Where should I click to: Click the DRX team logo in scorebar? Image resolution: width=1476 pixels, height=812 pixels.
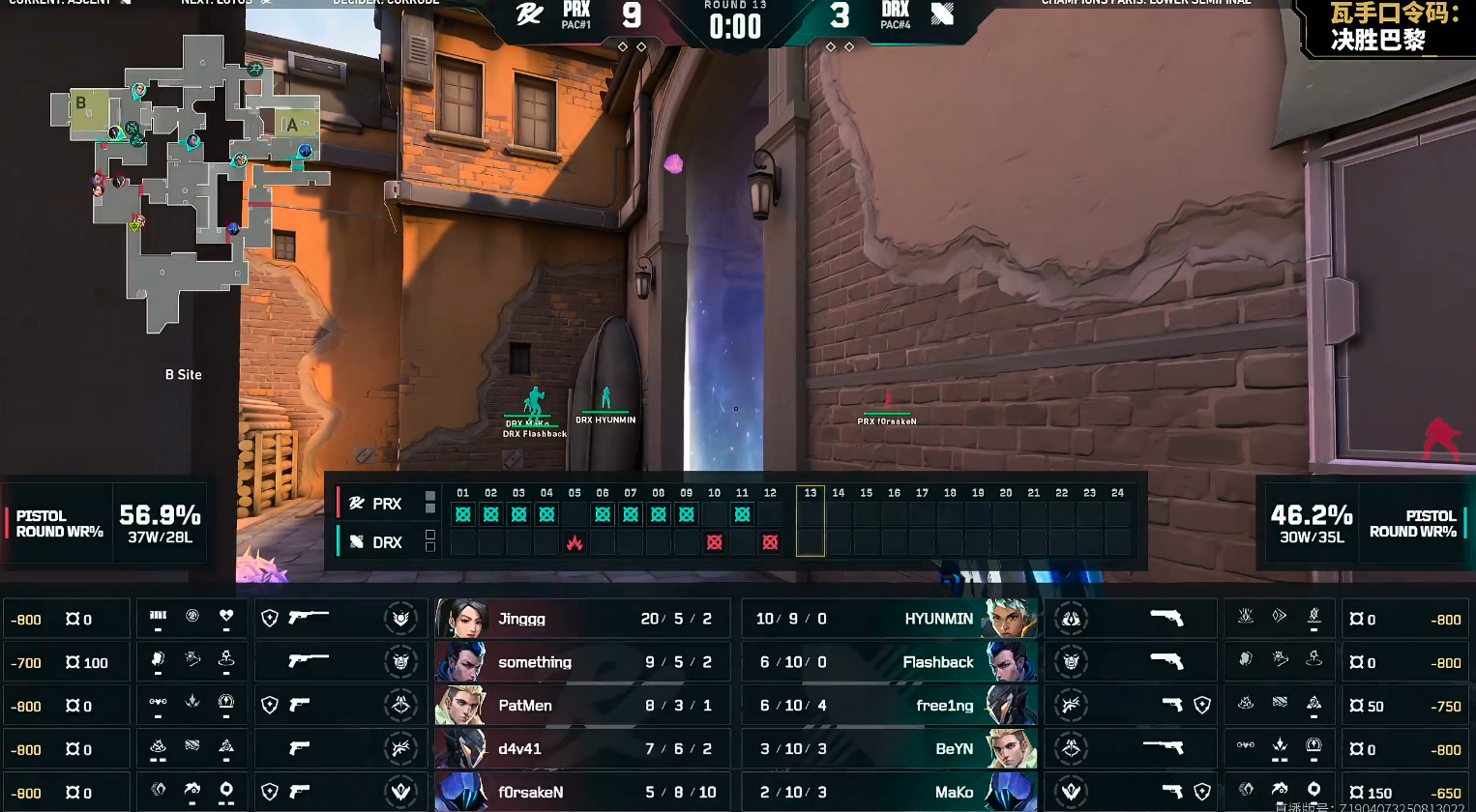[942, 14]
